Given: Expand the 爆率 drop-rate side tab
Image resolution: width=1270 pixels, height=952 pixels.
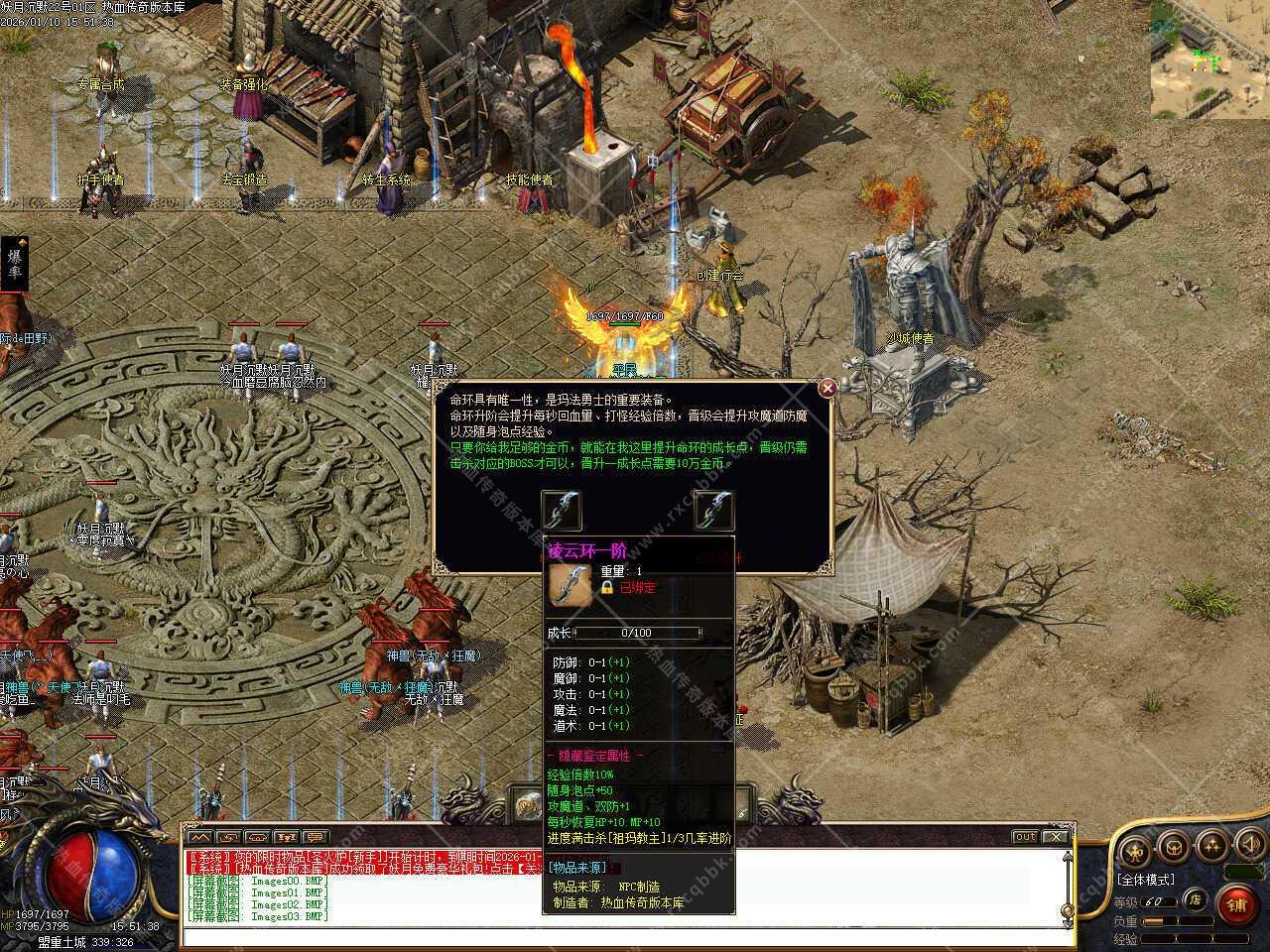Looking at the screenshot, I should click(15, 264).
